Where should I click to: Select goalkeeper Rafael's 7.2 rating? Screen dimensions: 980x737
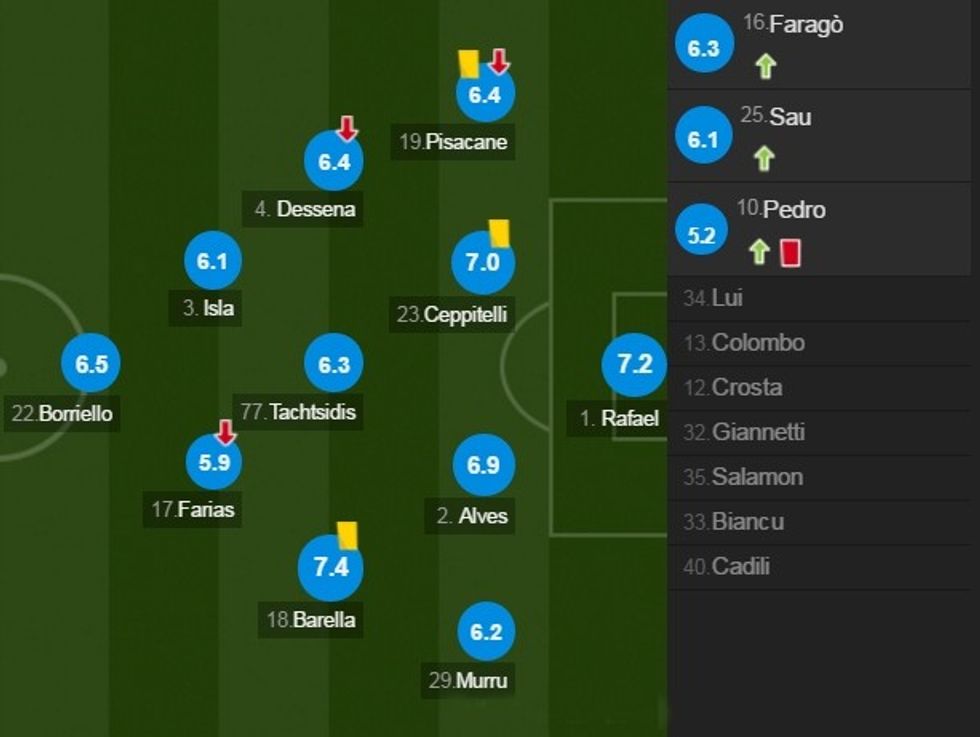635,364
